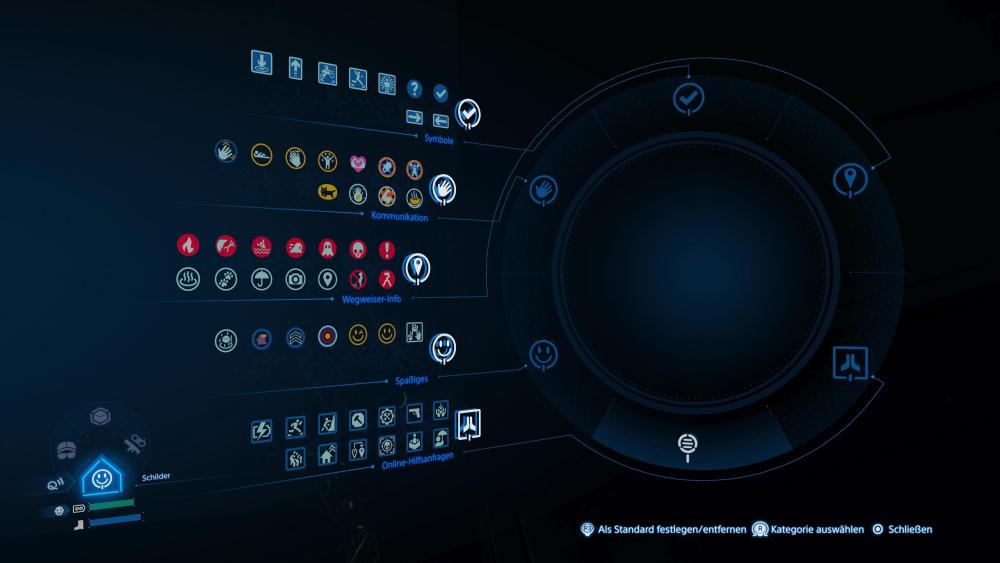Viewport: 1000px width, 563px height.
Task: Select the camera sign
Action: (294, 279)
